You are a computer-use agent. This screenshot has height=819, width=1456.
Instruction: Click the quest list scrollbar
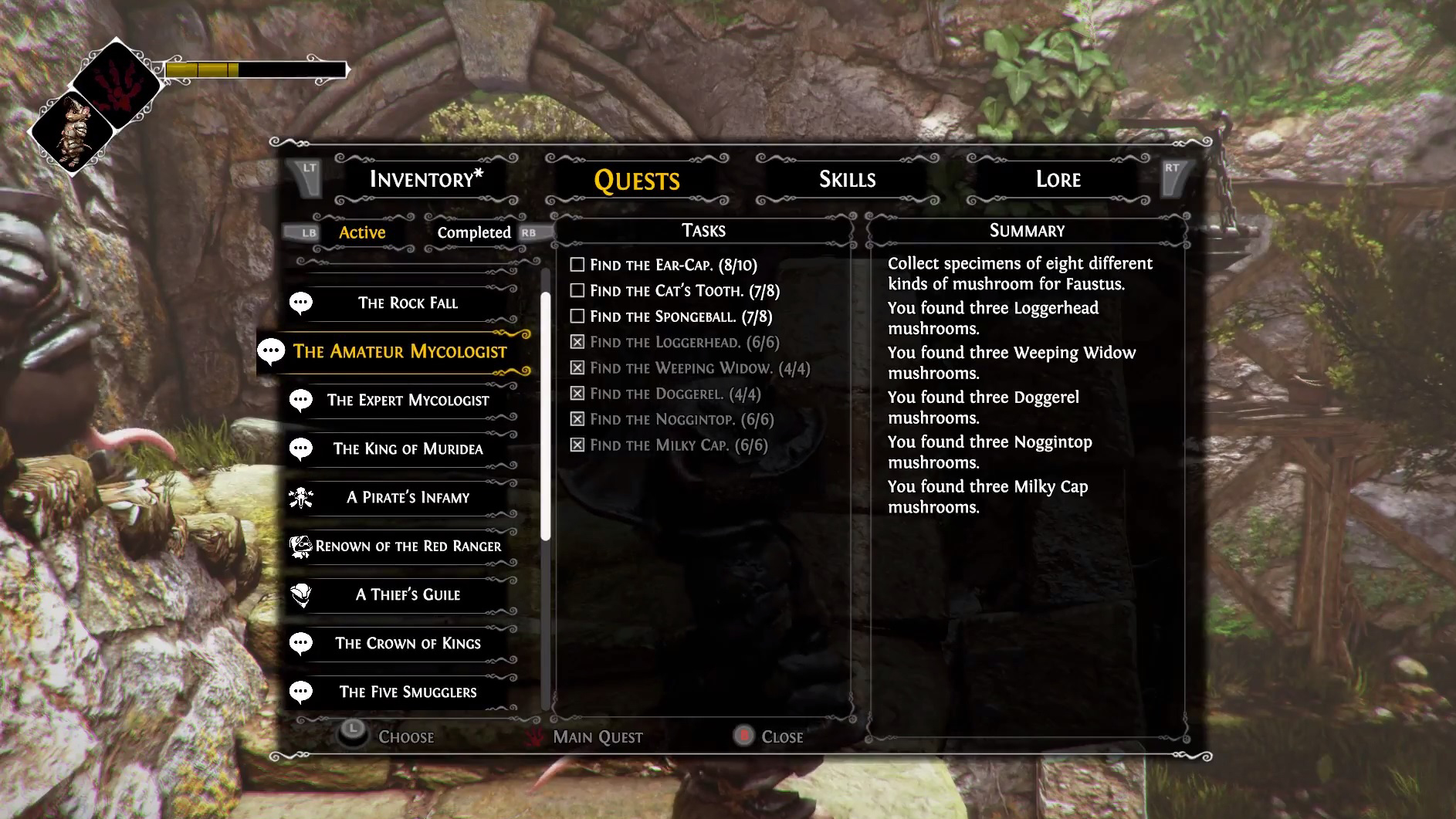[x=546, y=417]
